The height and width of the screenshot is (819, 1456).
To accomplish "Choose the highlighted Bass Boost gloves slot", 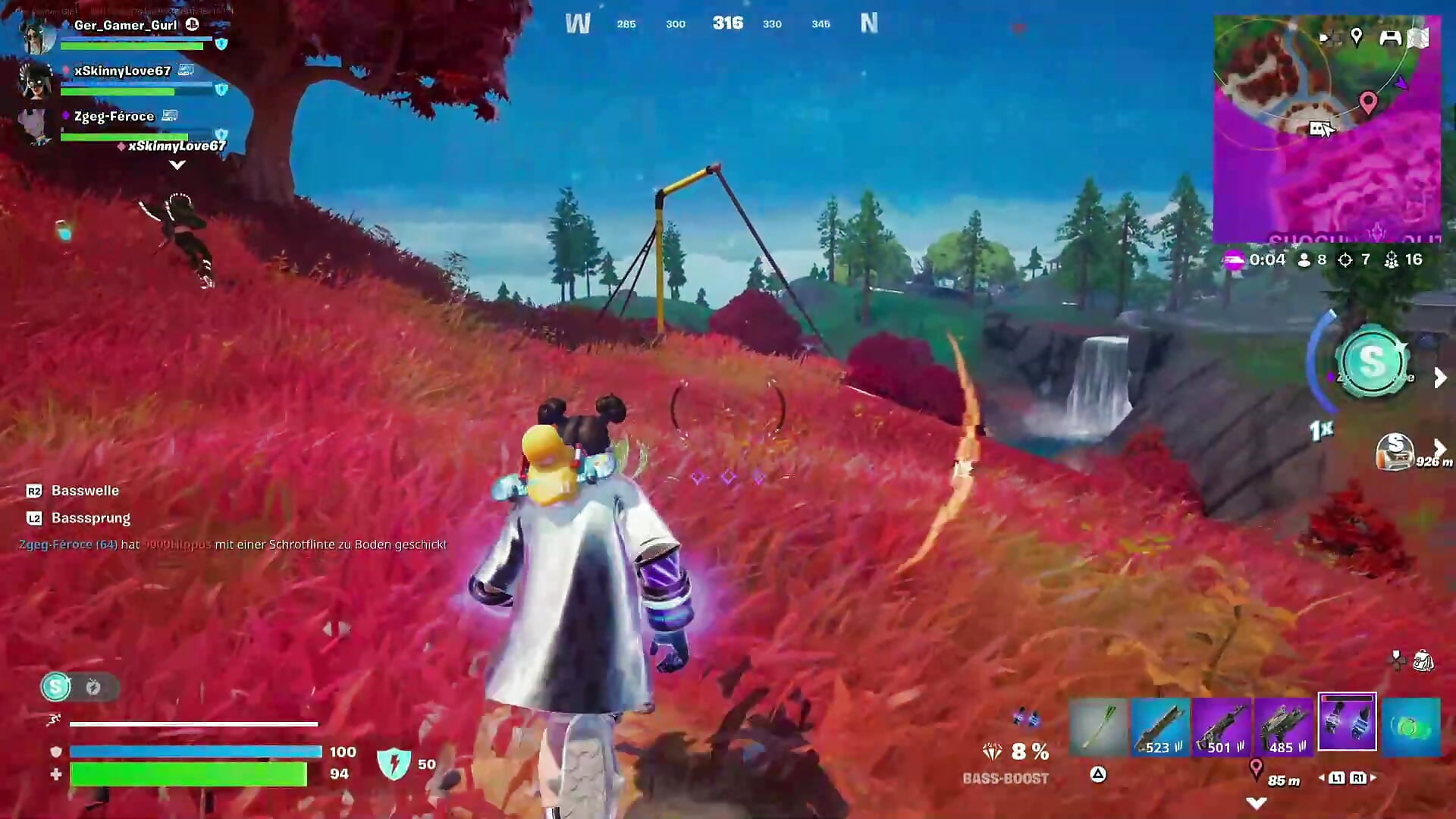I will 1347,722.
